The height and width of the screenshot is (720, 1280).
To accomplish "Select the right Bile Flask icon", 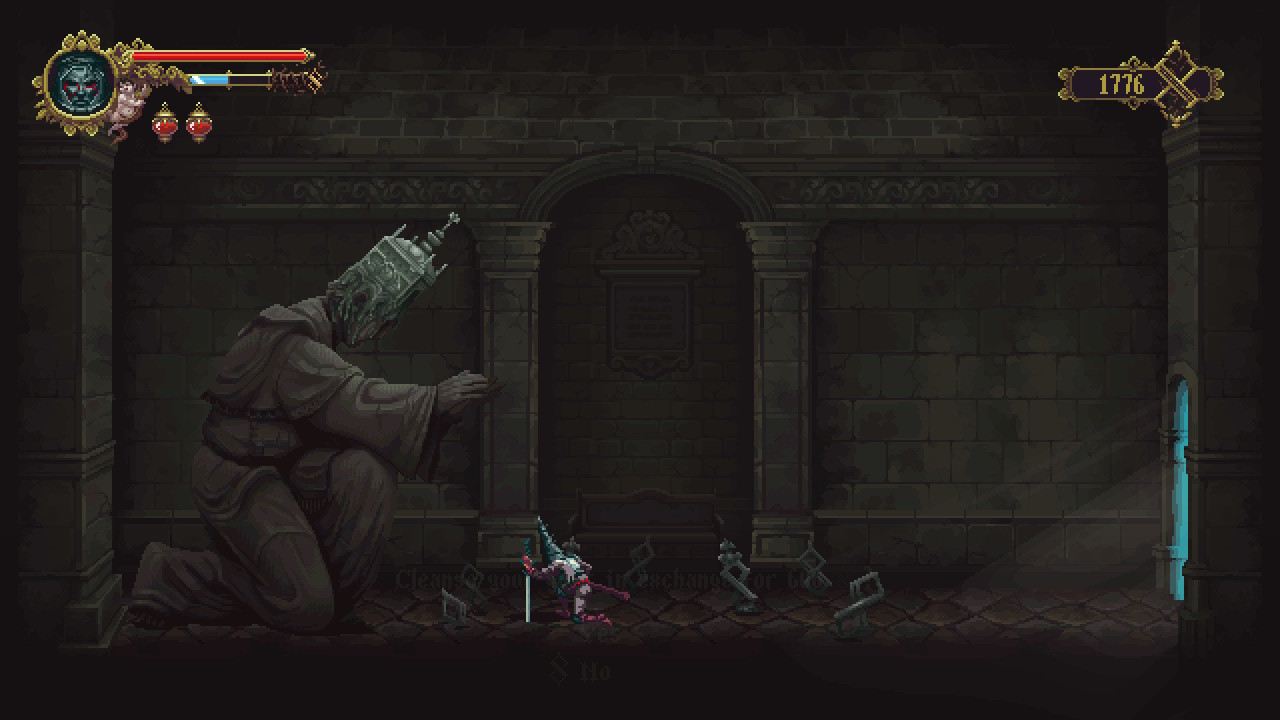I will click(x=199, y=125).
